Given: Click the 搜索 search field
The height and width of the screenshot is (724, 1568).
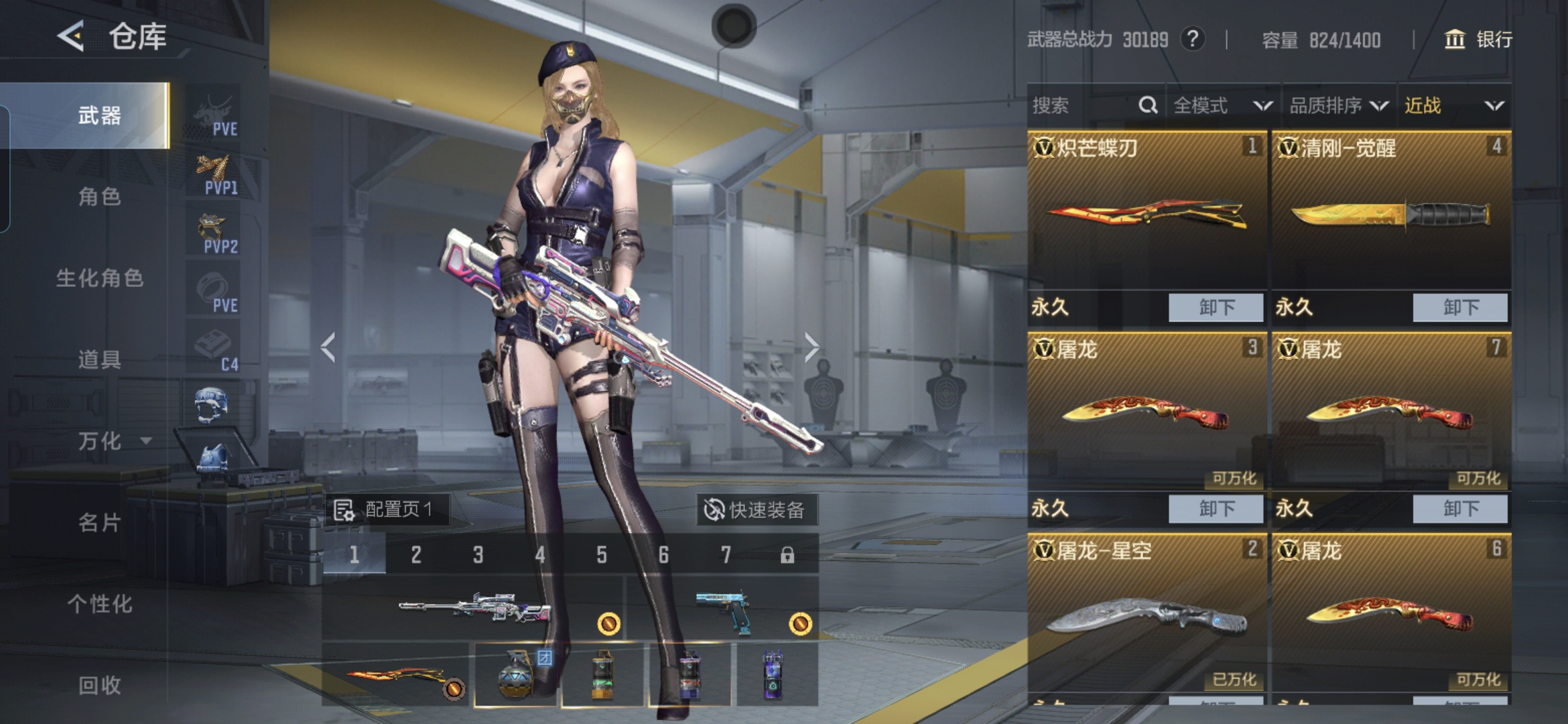Looking at the screenshot, I should (x=1082, y=105).
